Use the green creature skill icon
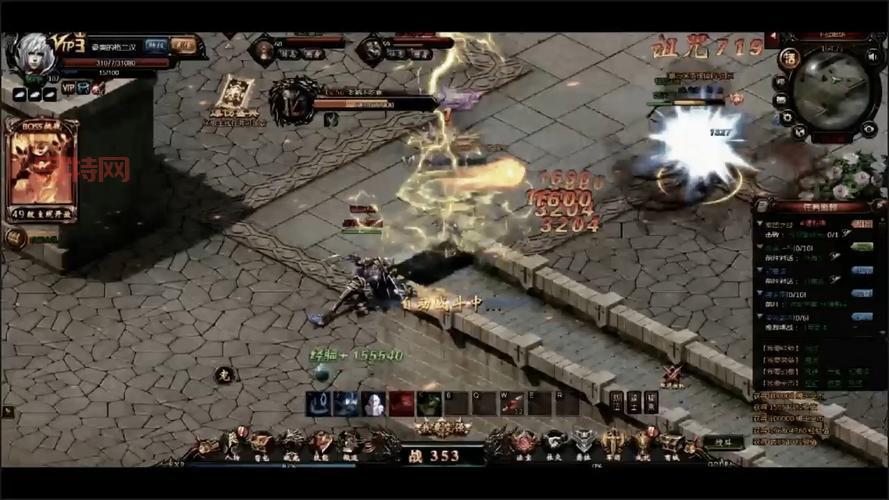 pyautogui.click(x=429, y=403)
